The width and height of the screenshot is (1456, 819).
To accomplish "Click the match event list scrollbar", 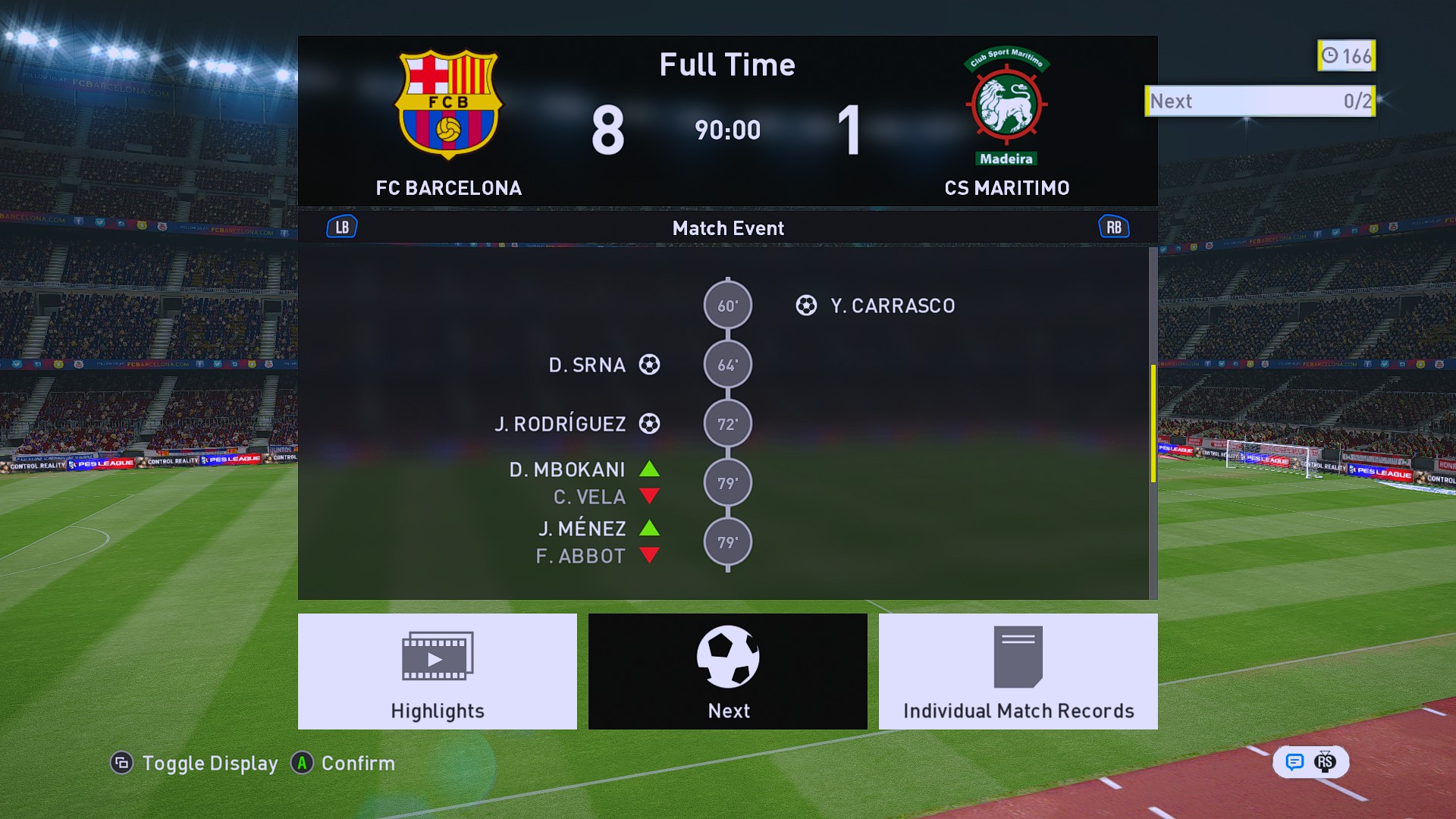I will (1153, 423).
